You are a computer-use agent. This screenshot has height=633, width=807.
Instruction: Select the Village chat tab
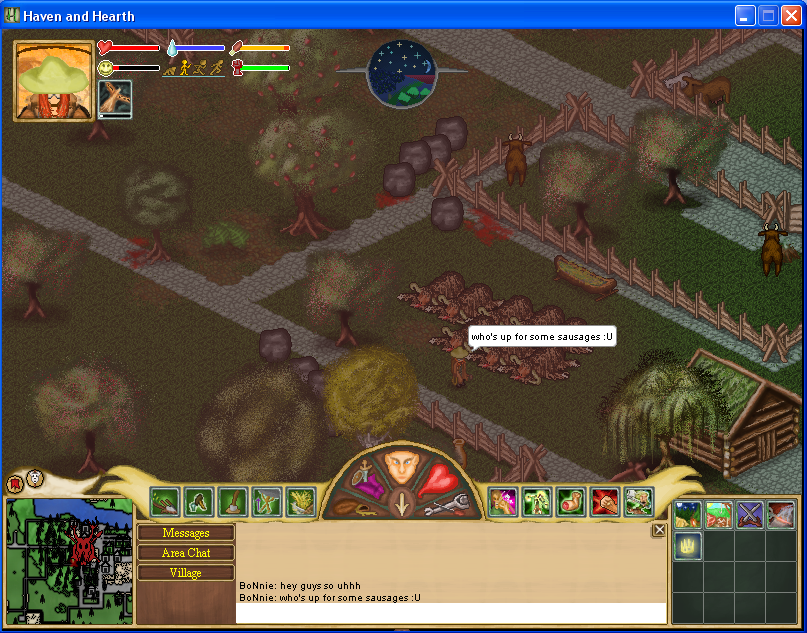click(186, 573)
